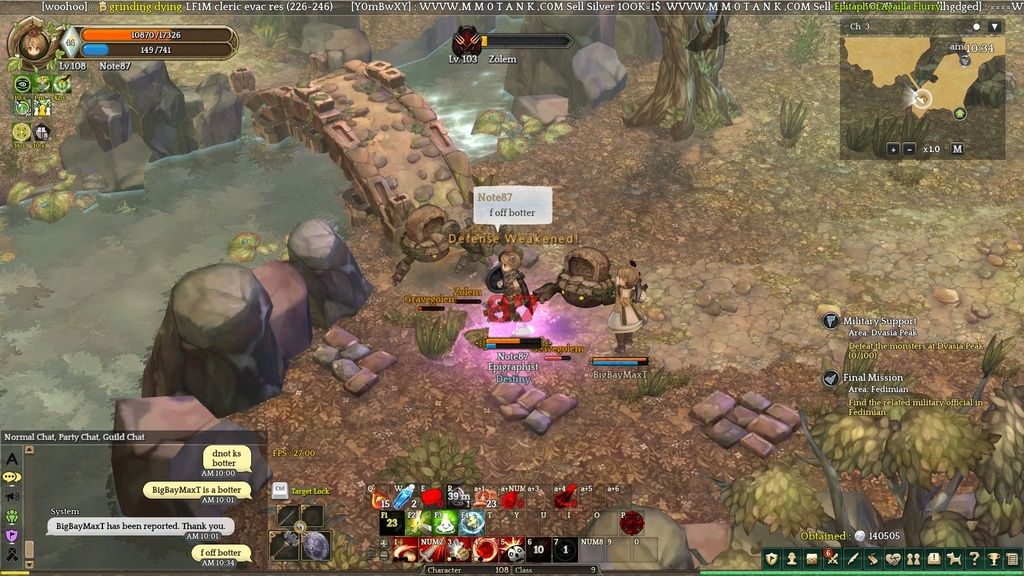Activate the green sword skill on F2
Image resolution: width=1024 pixels, height=576 pixels.
[x=416, y=522]
